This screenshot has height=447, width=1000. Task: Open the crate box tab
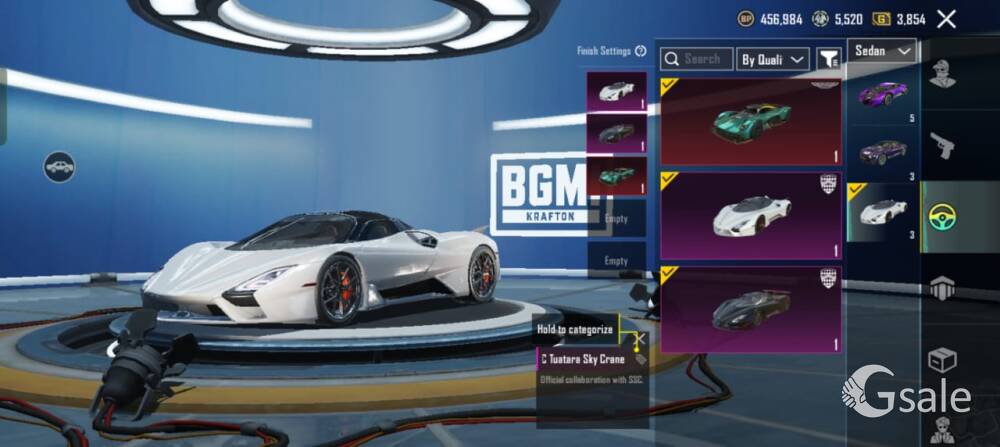coord(942,358)
